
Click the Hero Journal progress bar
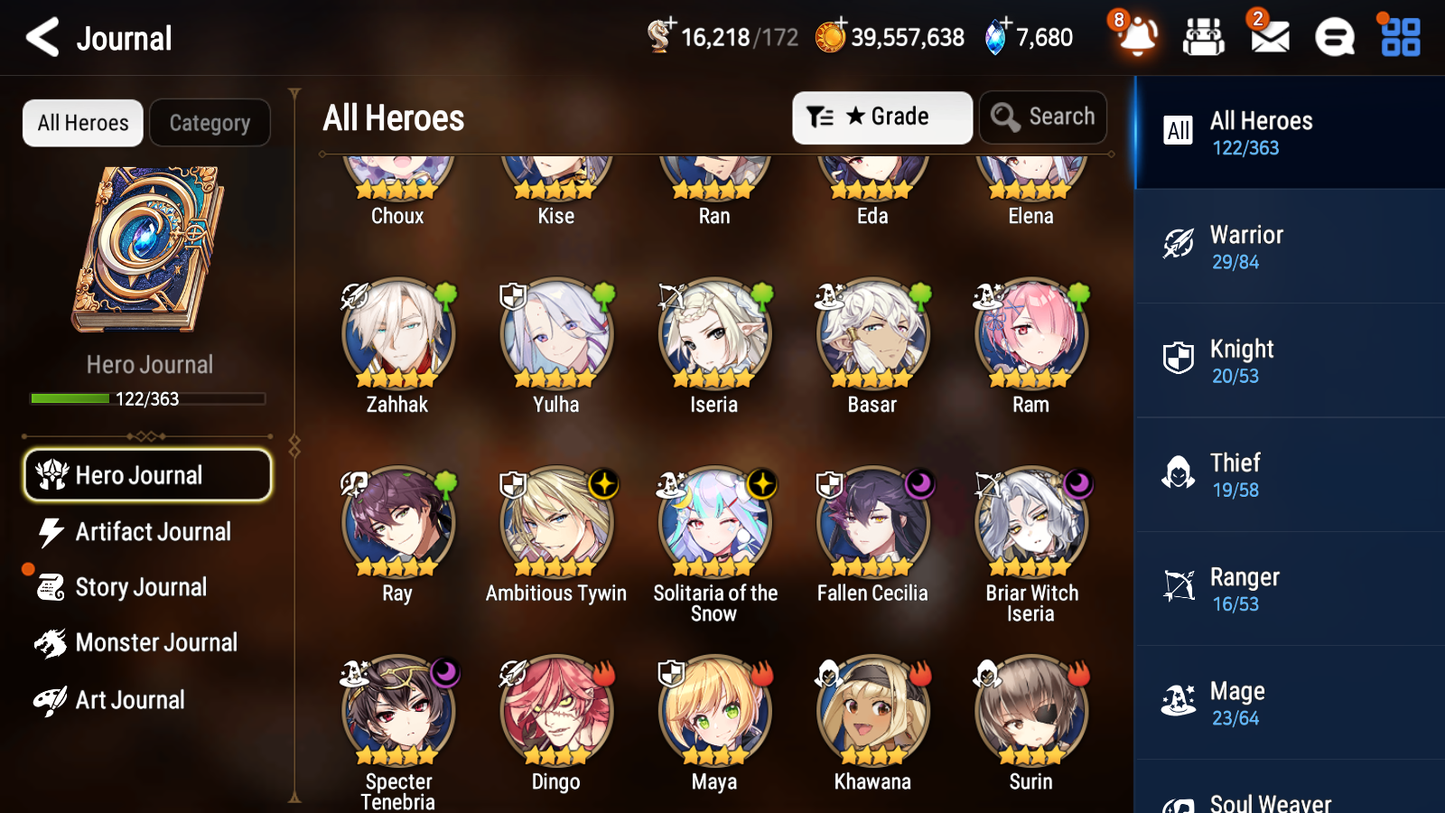pos(149,398)
